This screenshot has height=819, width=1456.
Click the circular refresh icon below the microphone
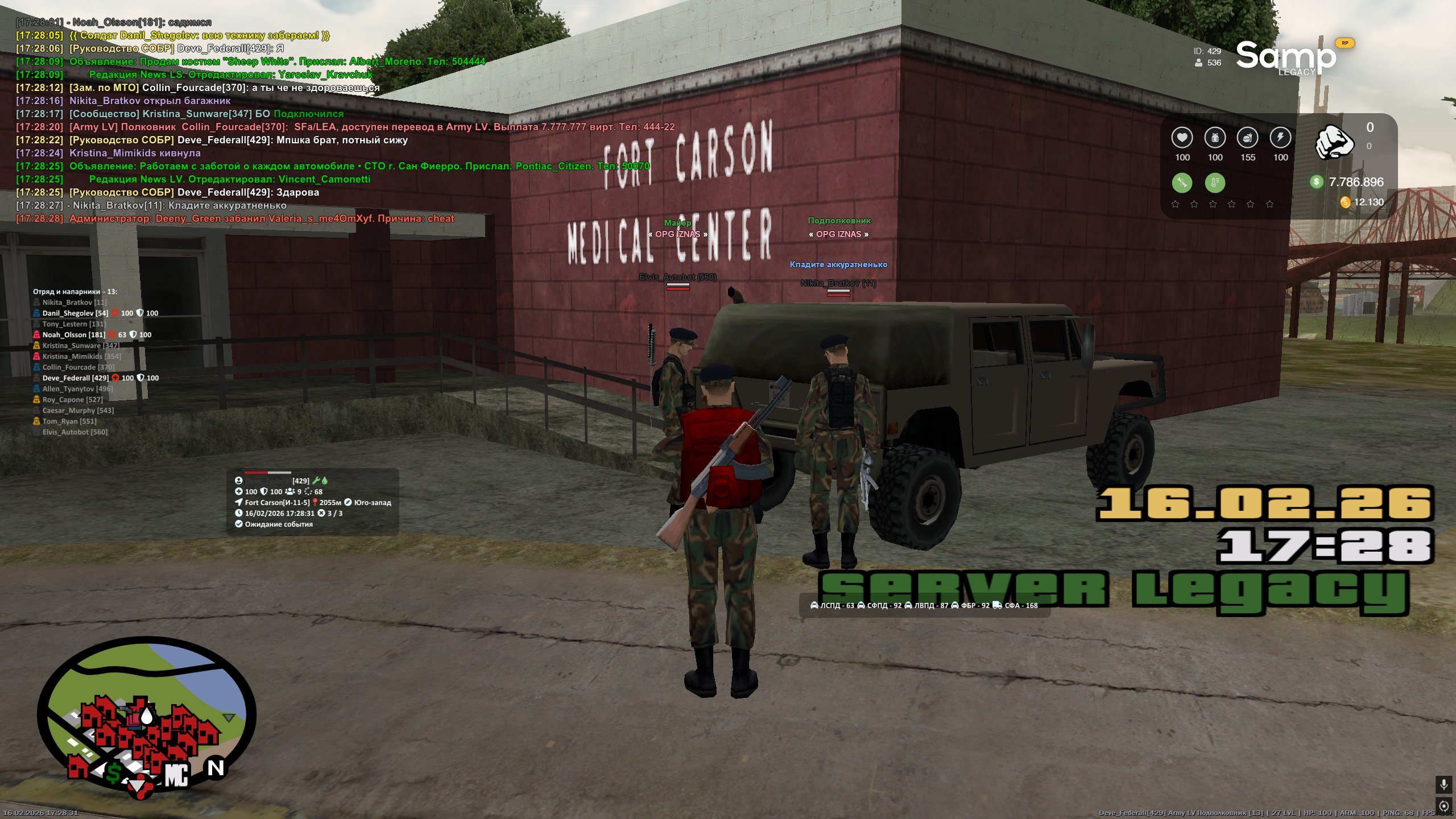pyautogui.click(x=1443, y=805)
